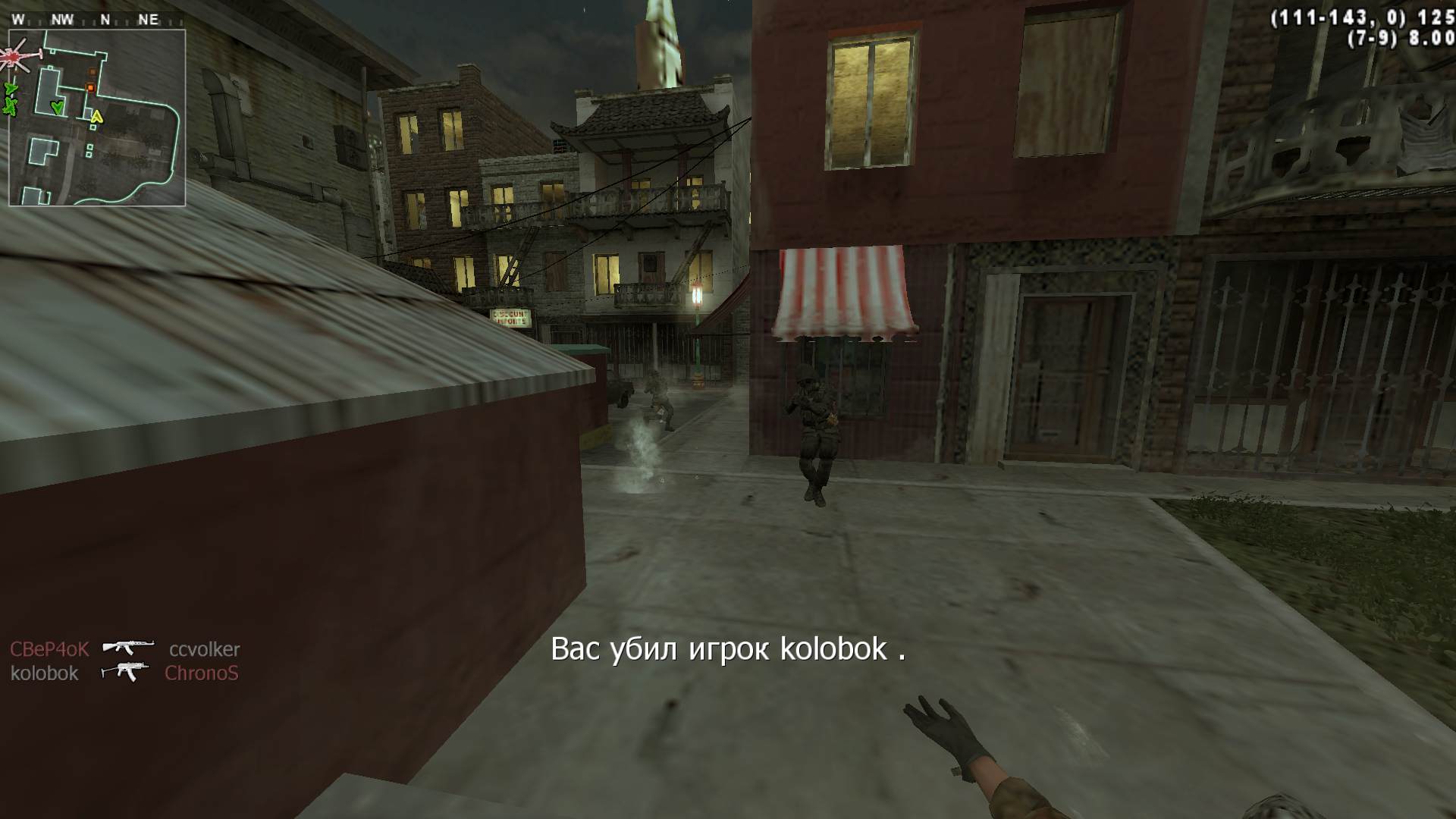This screenshot has height=819, width=1456.
Task: Click the minimap in the corner
Action: click(97, 118)
